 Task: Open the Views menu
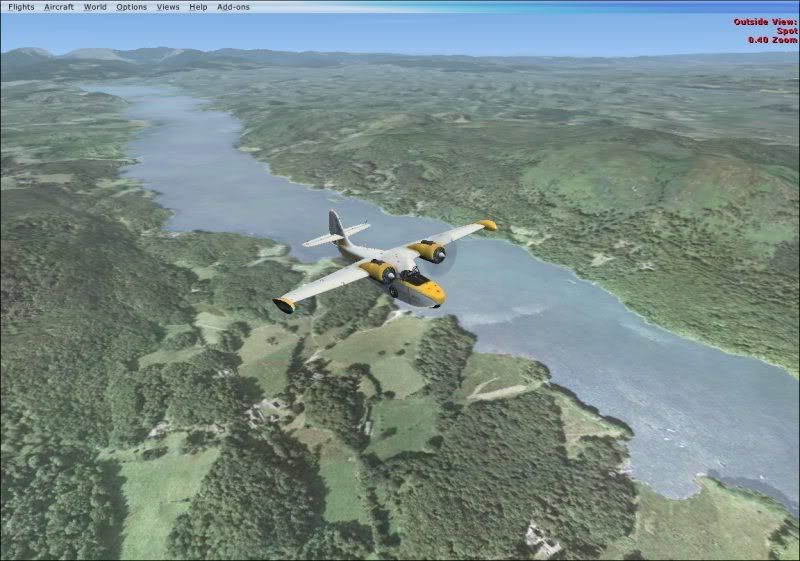pos(168,7)
